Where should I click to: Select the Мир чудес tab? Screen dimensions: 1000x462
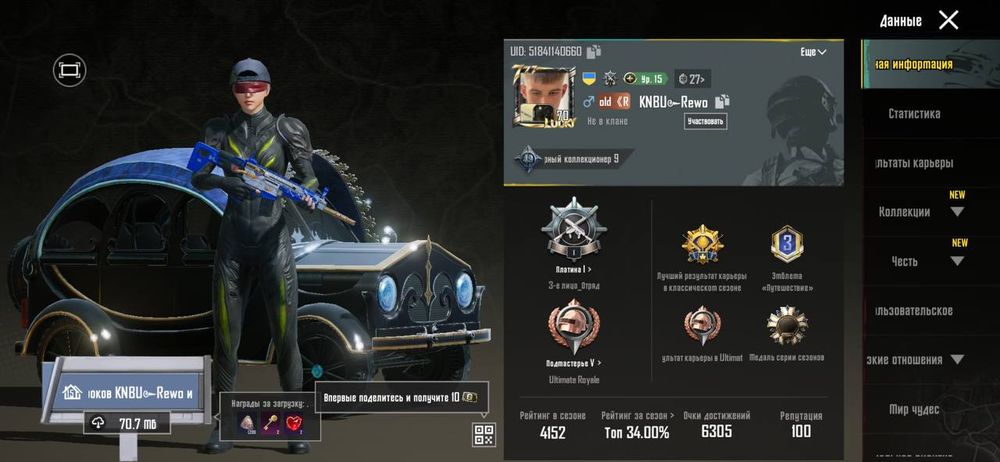(914, 409)
